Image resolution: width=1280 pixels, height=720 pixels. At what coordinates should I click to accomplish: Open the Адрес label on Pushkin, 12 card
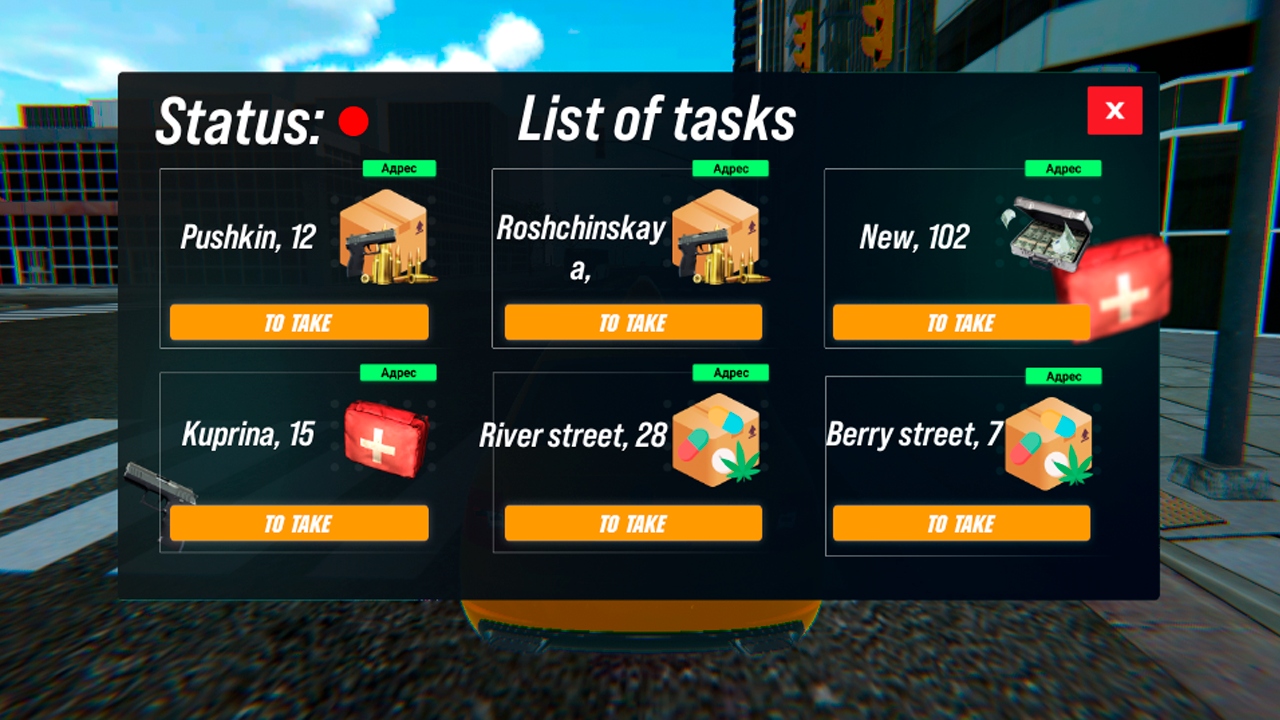point(399,168)
